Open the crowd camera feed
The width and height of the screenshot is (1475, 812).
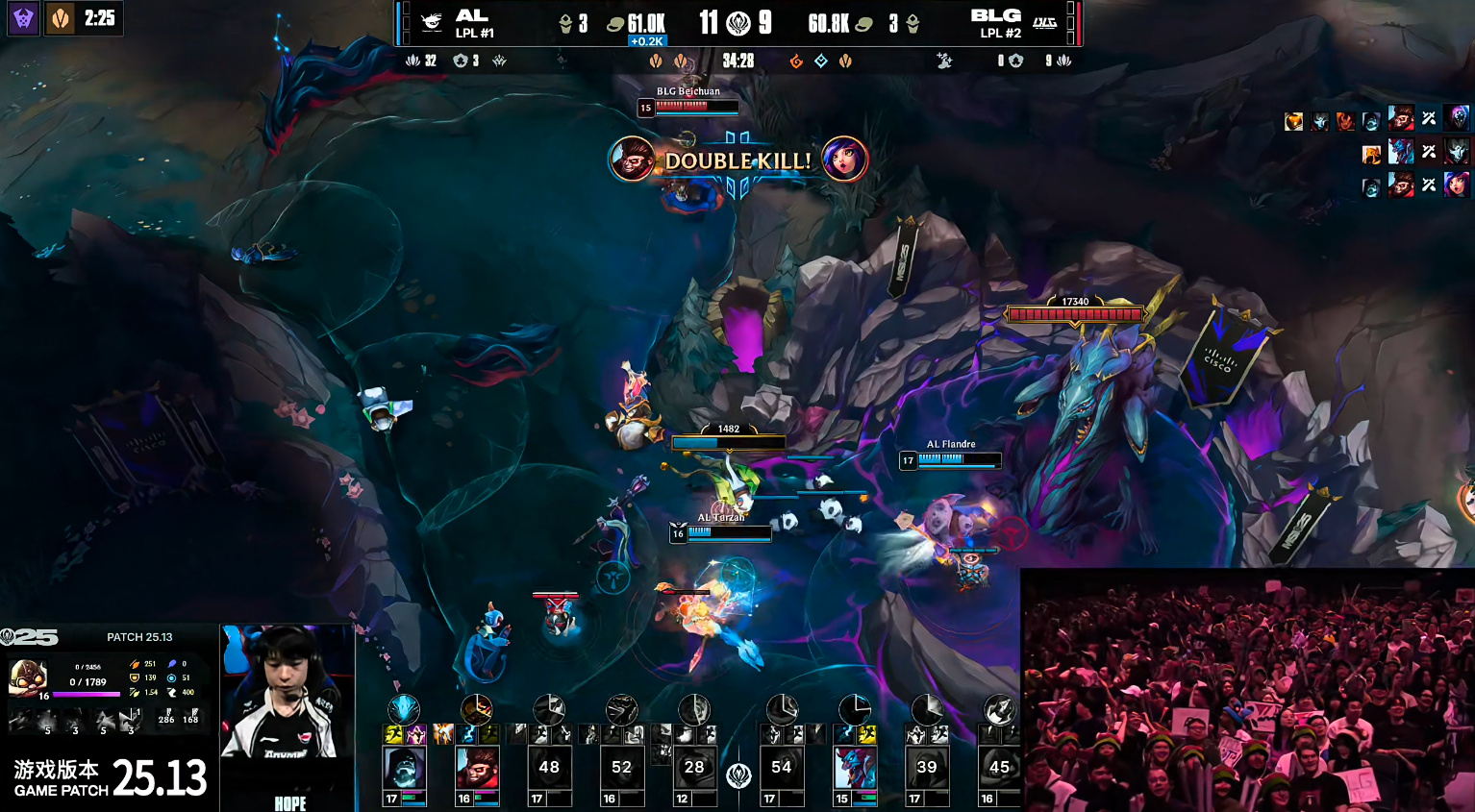click(1247, 689)
